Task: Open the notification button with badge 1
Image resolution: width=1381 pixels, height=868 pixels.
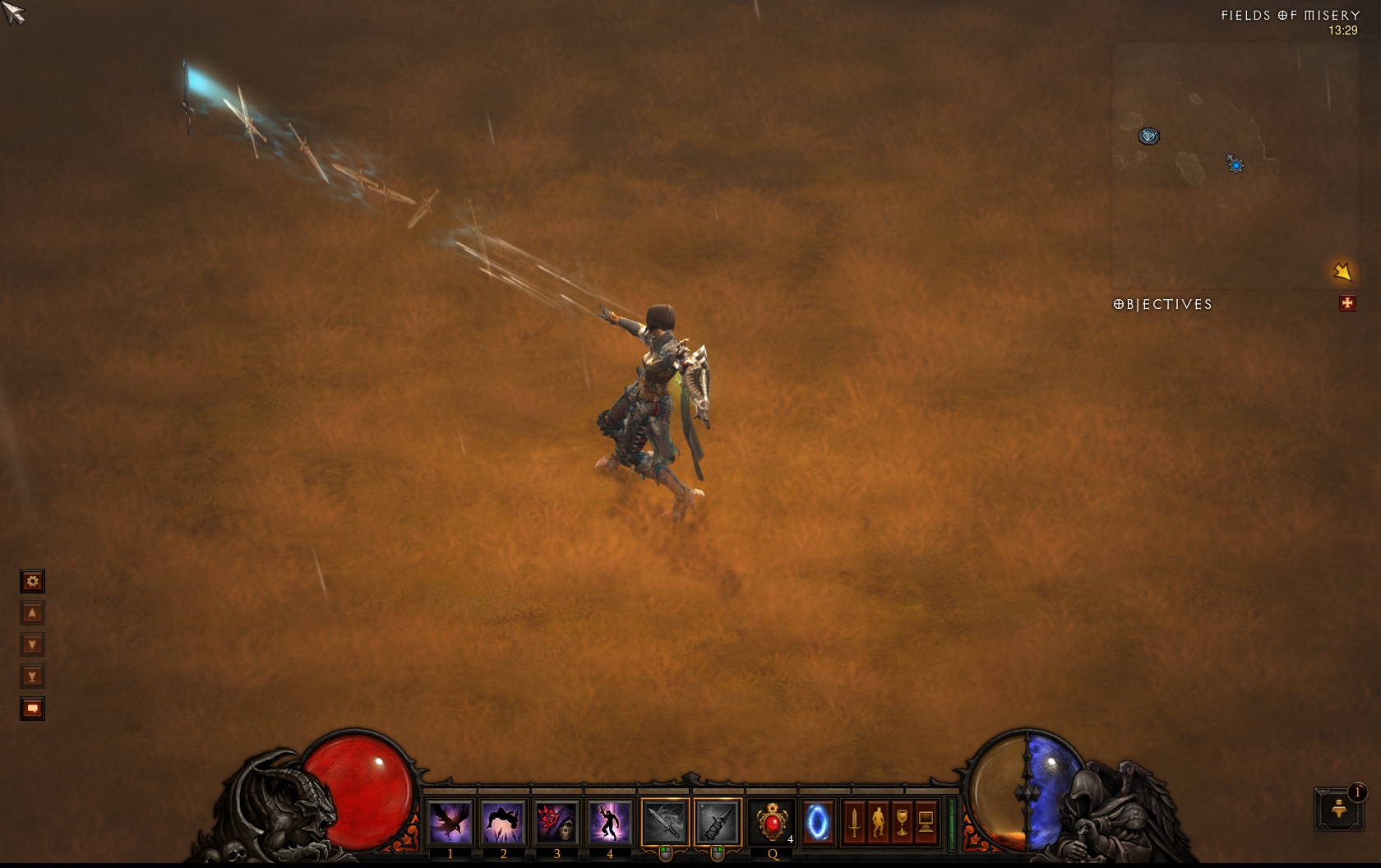Action: [1339, 809]
